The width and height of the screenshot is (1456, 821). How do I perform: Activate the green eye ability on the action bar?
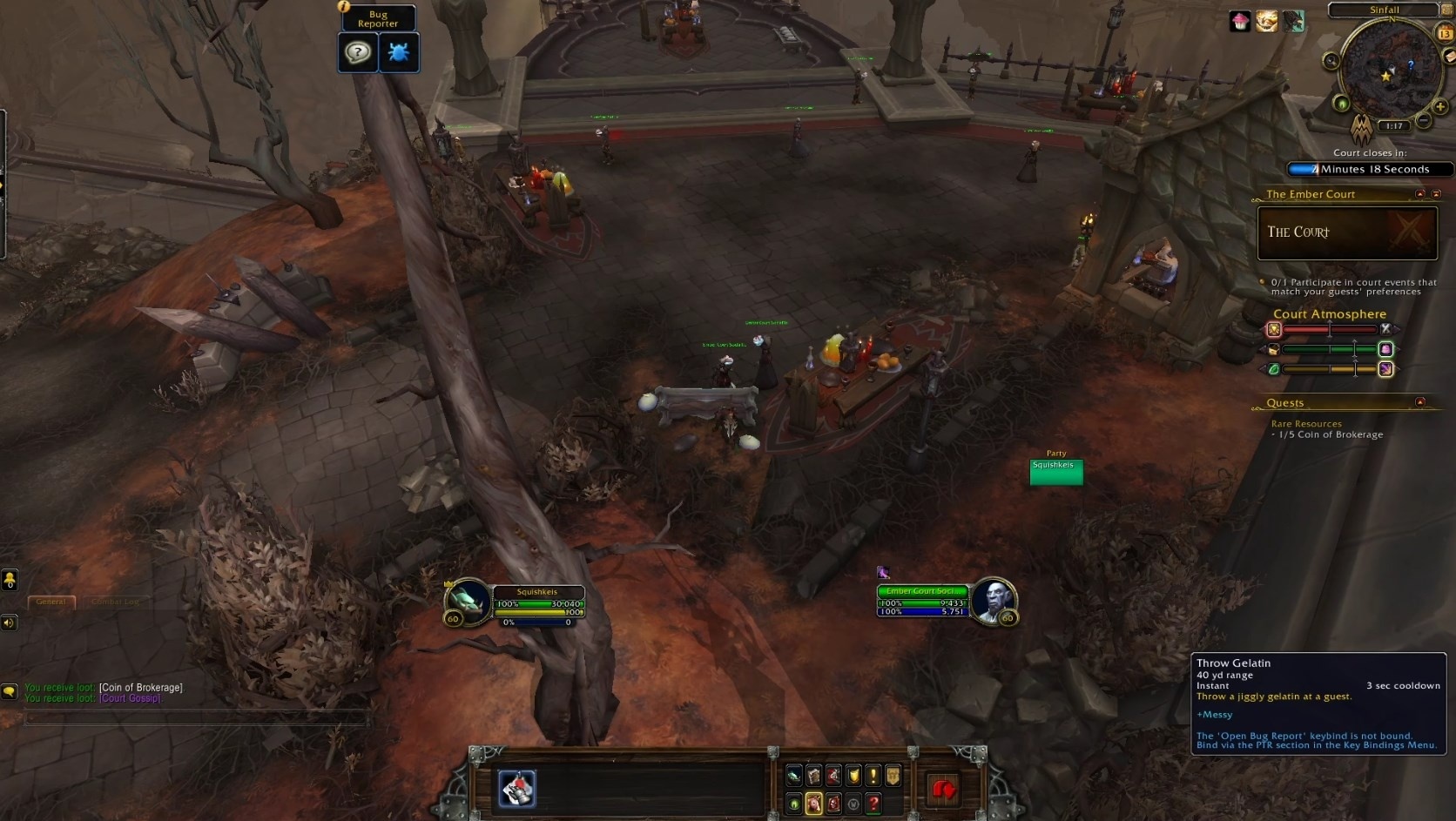click(793, 804)
